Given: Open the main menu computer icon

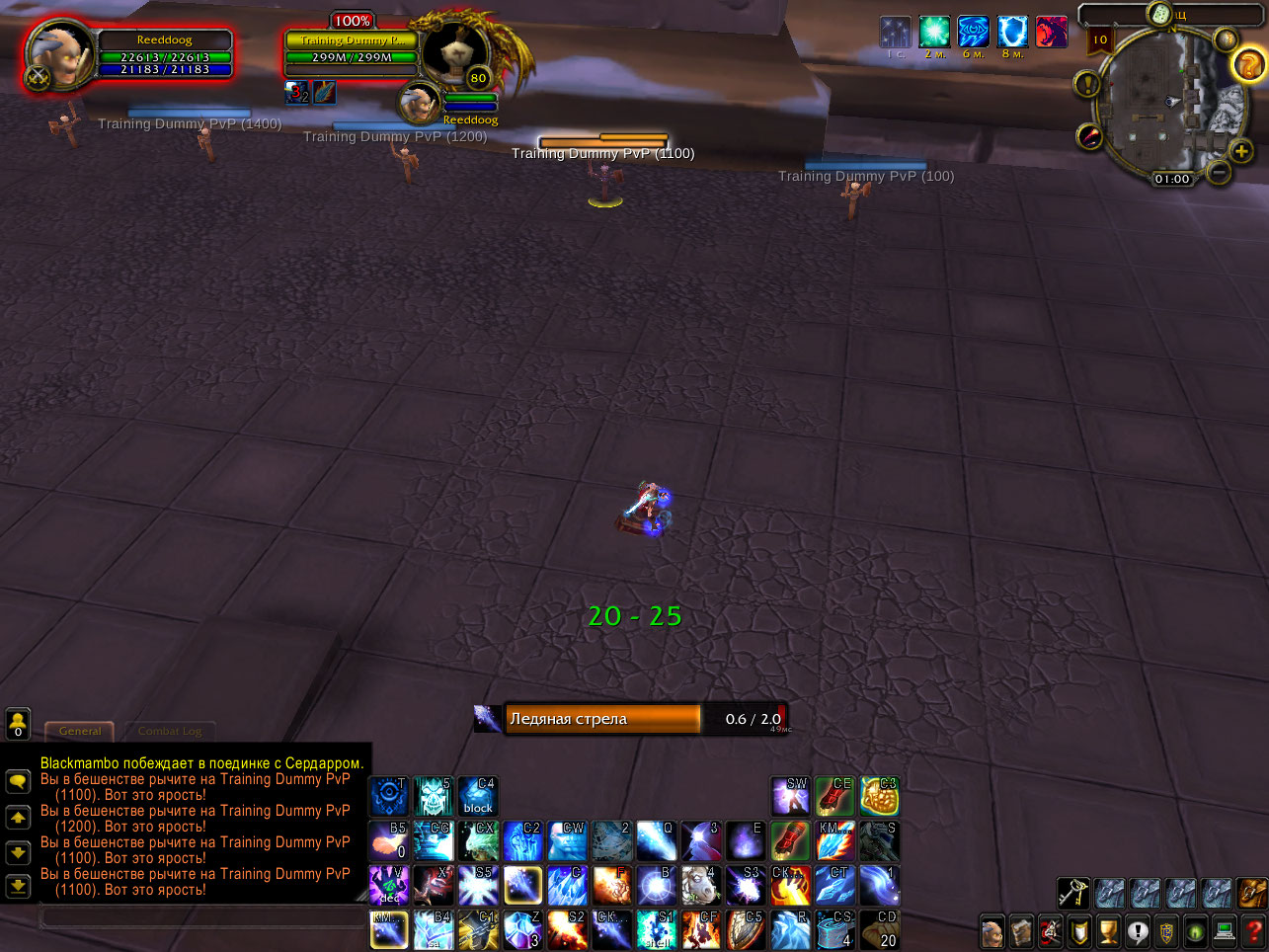Looking at the screenshot, I should (x=1223, y=931).
